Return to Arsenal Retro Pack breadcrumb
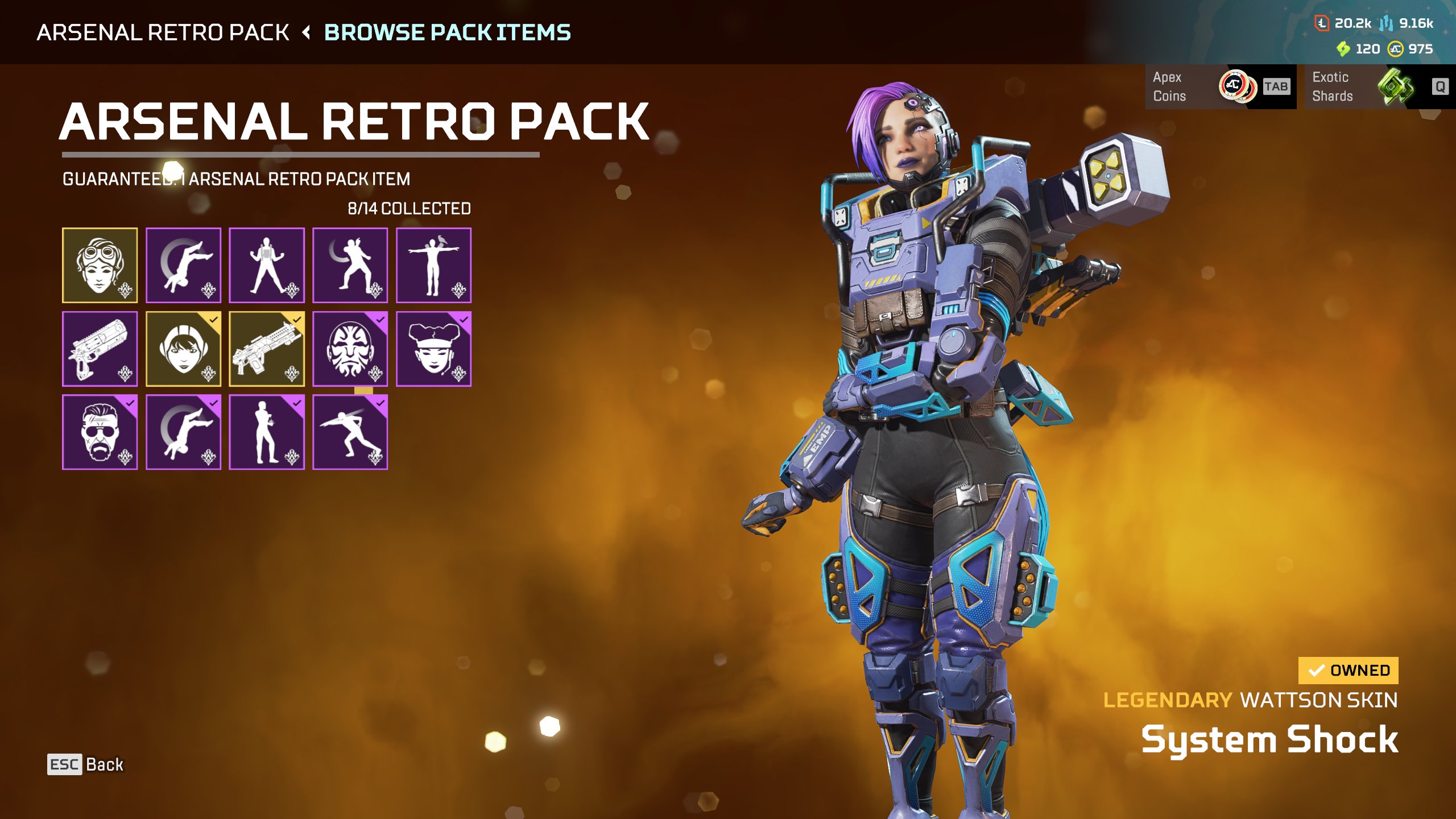Screen dimensions: 1456x819 click(163, 32)
